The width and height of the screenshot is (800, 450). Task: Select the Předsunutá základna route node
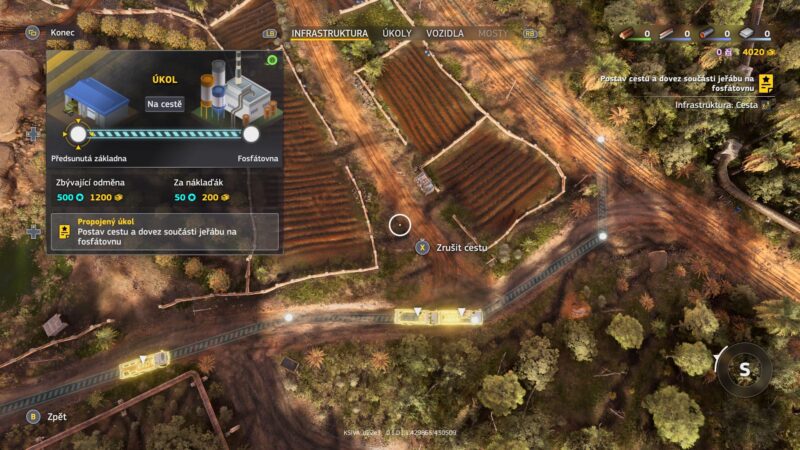click(78, 133)
